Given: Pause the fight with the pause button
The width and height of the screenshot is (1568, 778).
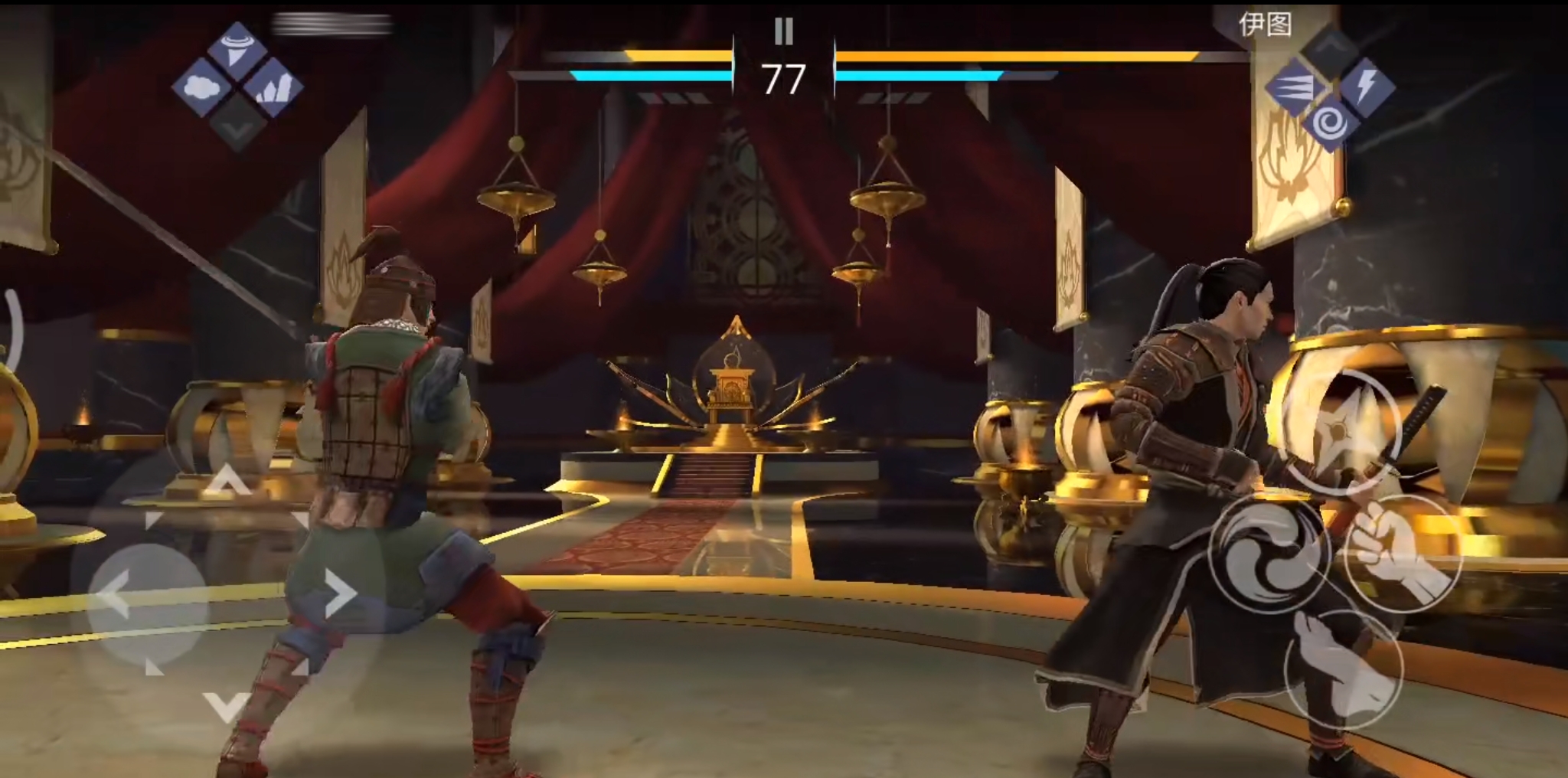Looking at the screenshot, I should point(783,31).
